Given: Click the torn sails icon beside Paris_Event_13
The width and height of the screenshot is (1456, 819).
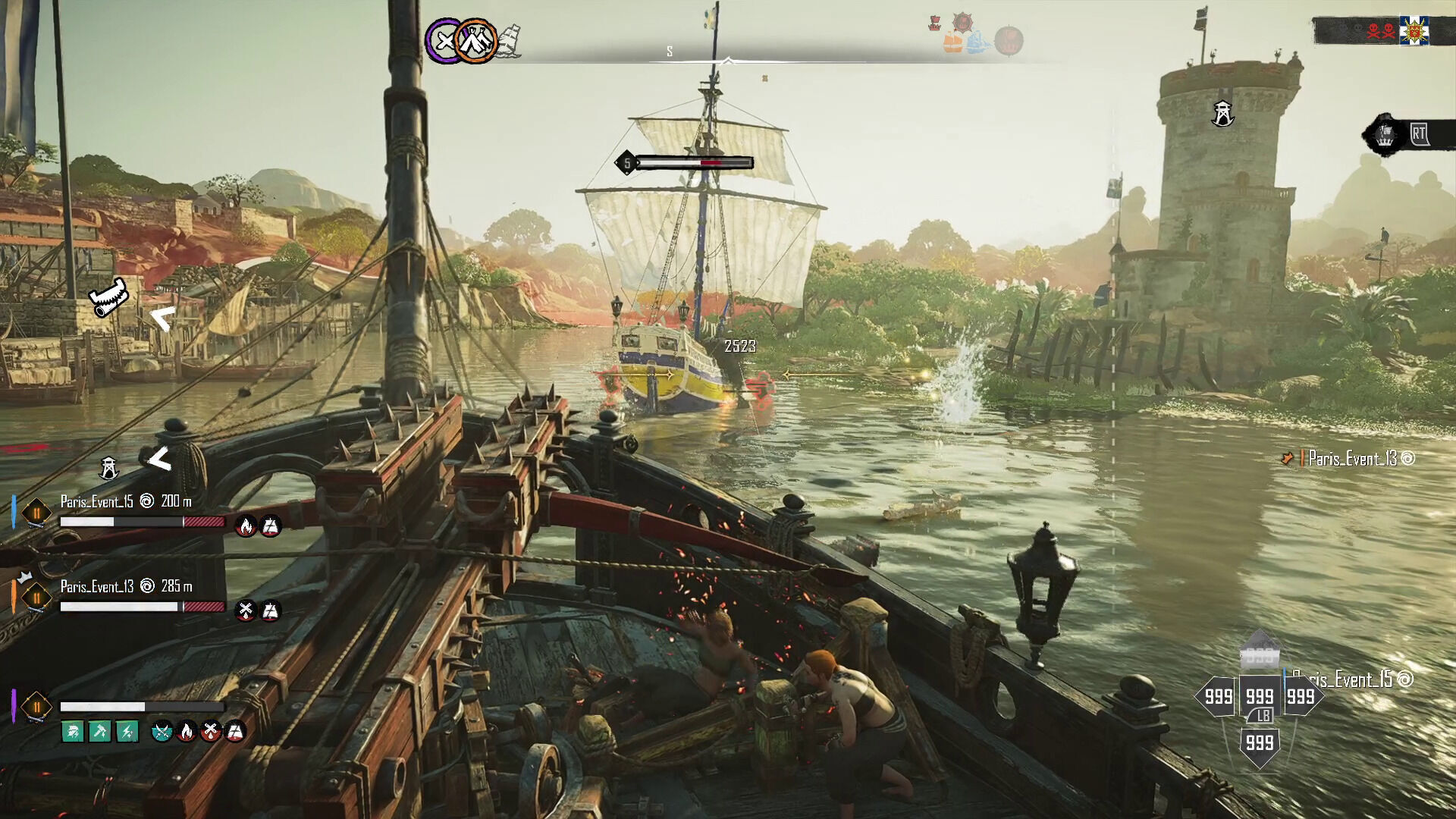Looking at the screenshot, I should [x=271, y=610].
